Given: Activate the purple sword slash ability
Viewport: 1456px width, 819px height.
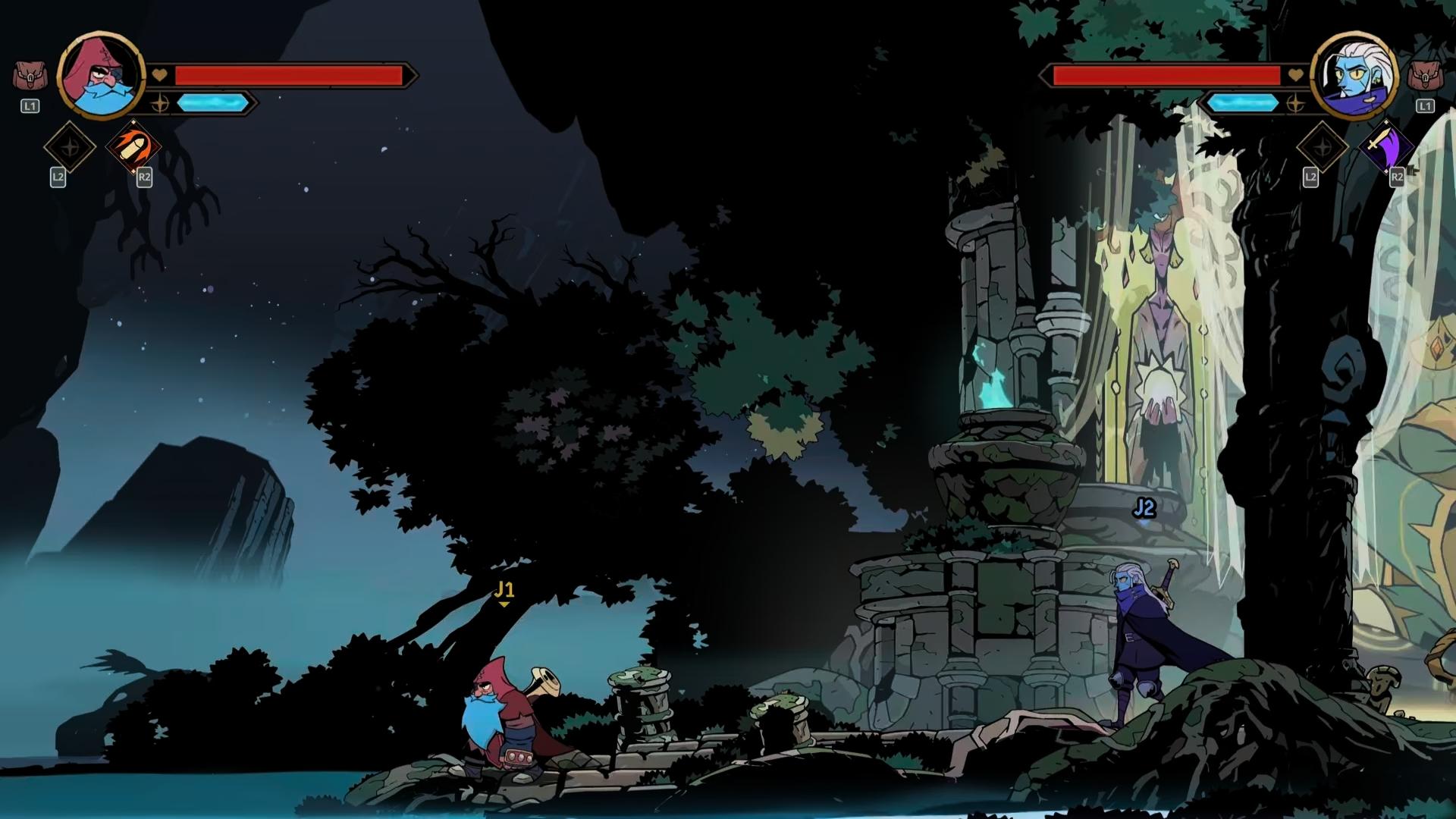Looking at the screenshot, I should coord(1386,146).
